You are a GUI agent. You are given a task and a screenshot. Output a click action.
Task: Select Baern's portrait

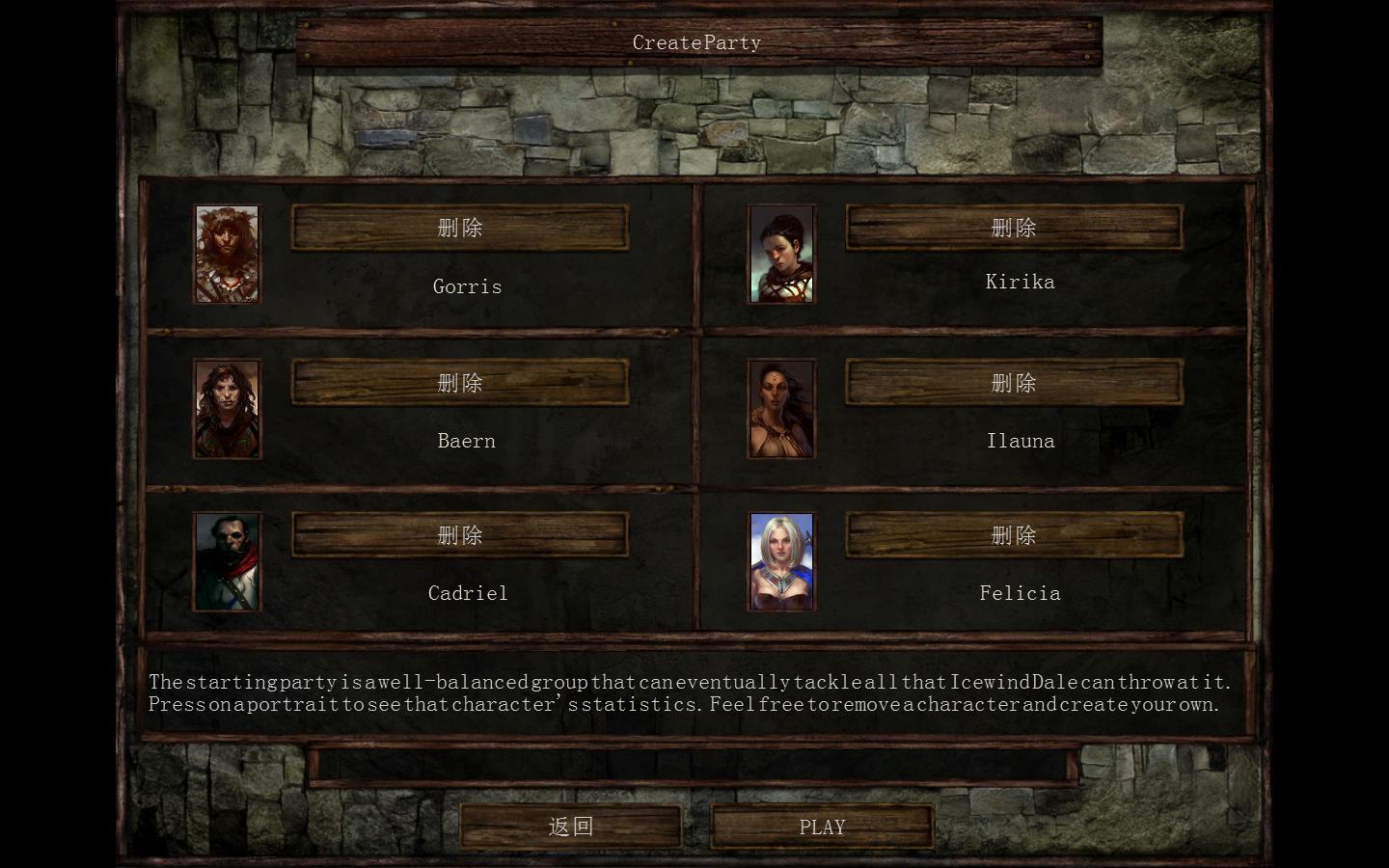coord(228,409)
